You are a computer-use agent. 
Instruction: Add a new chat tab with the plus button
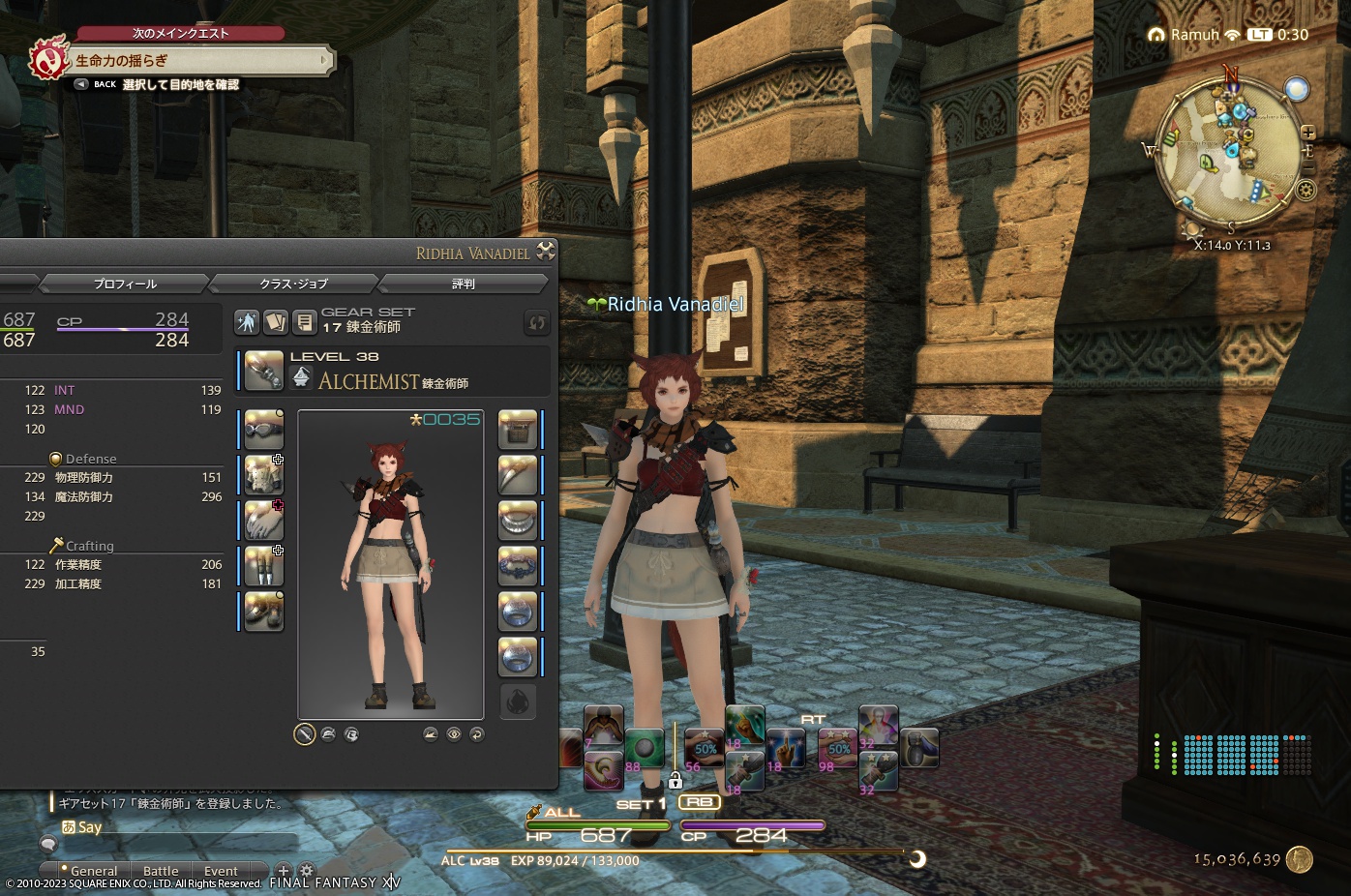[x=284, y=871]
